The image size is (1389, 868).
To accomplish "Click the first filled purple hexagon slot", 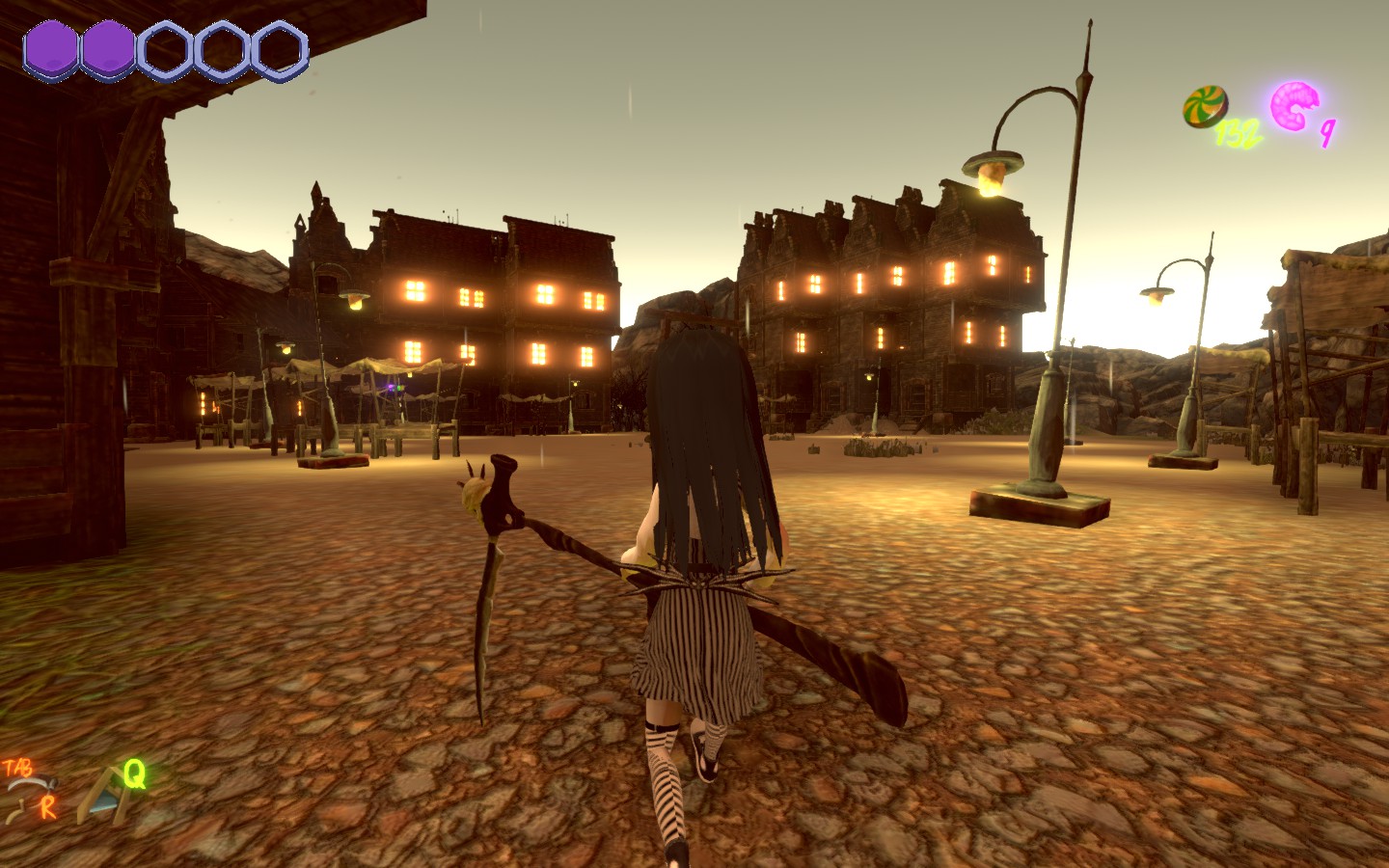I will [50, 47].
